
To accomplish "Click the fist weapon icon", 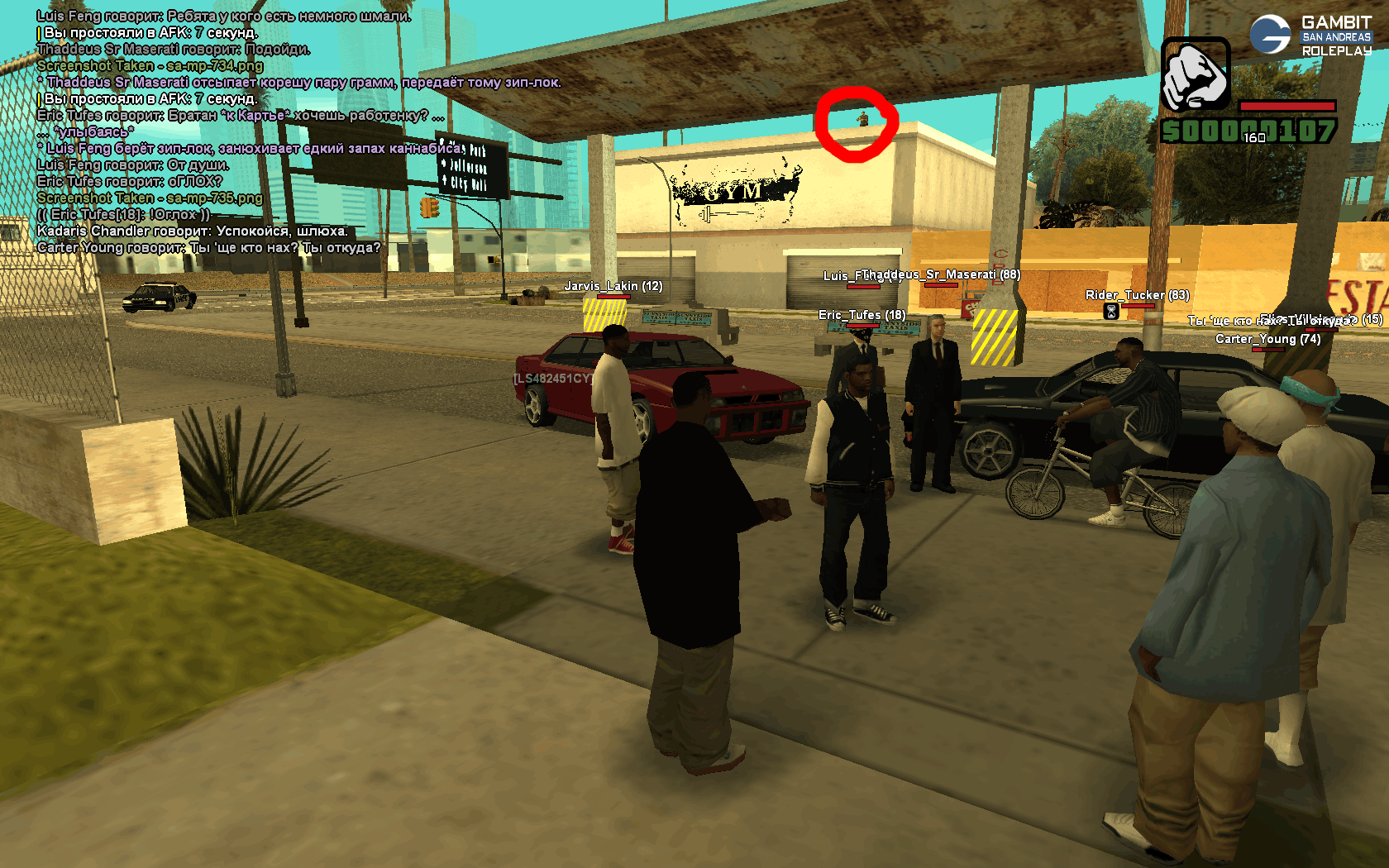I will pos(1195,75).
